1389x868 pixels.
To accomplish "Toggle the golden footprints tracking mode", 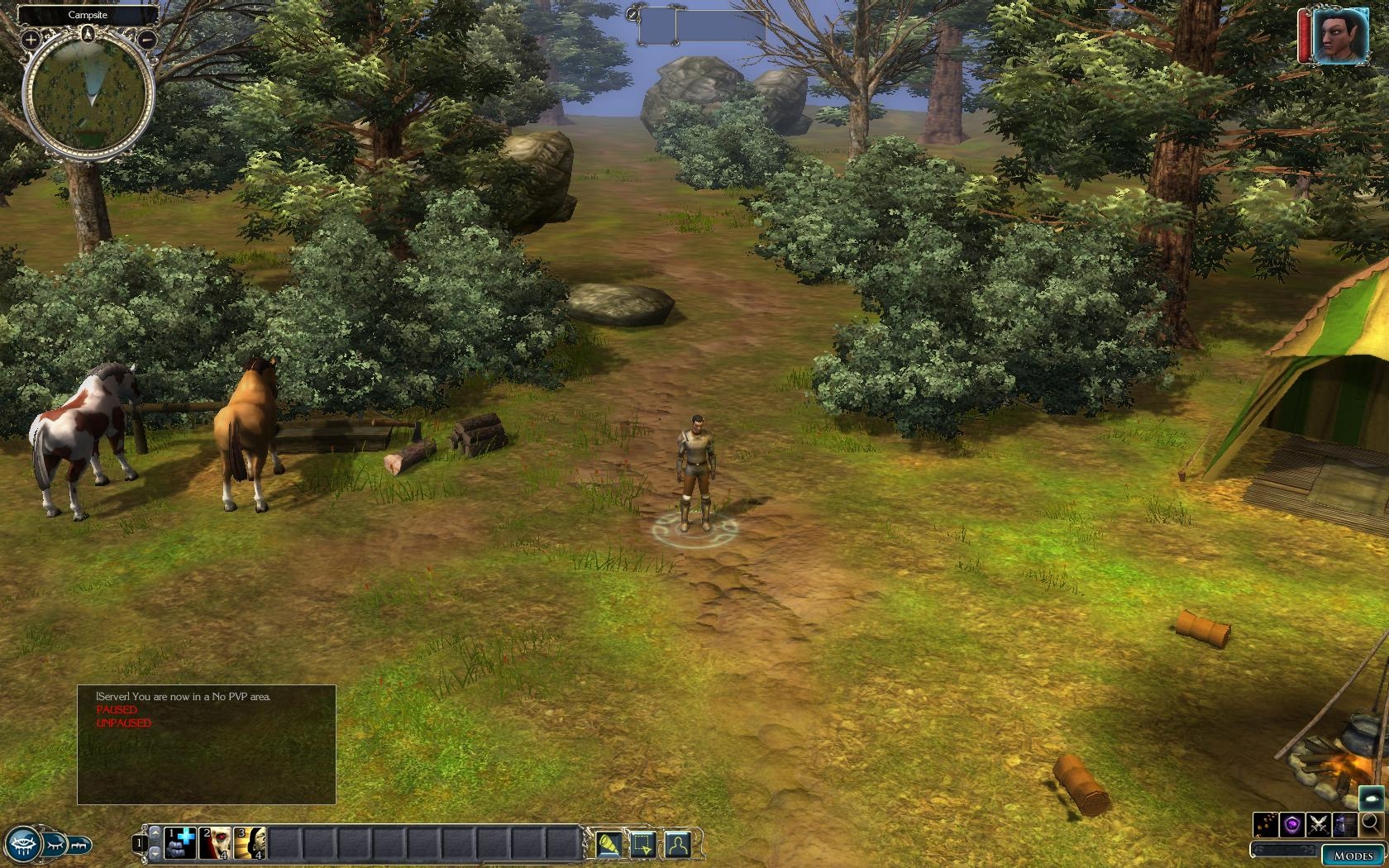I will pyautogui.click(x=1266, y=824).
